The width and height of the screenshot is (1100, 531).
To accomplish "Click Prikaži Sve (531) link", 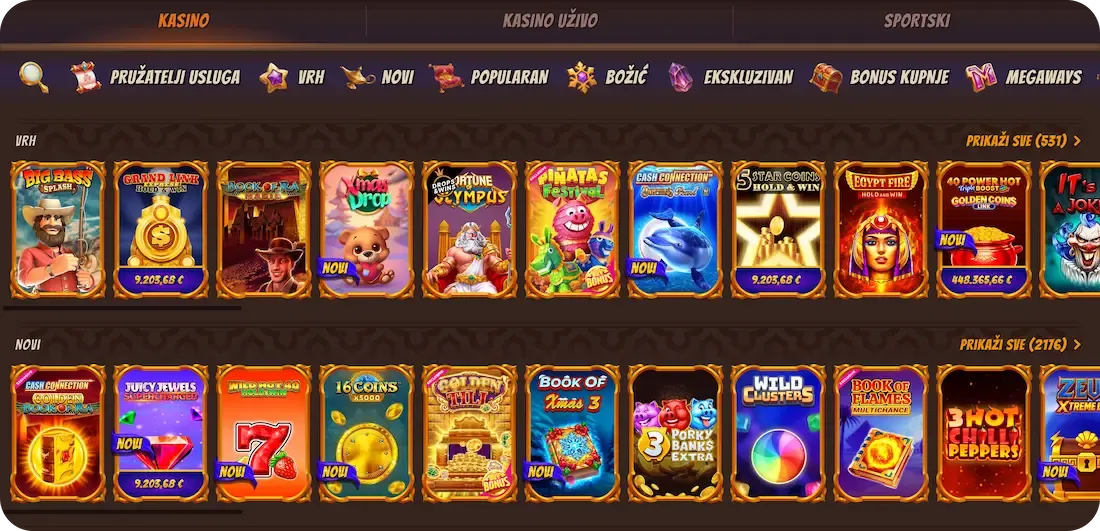I will click(x=1023, y=141).
